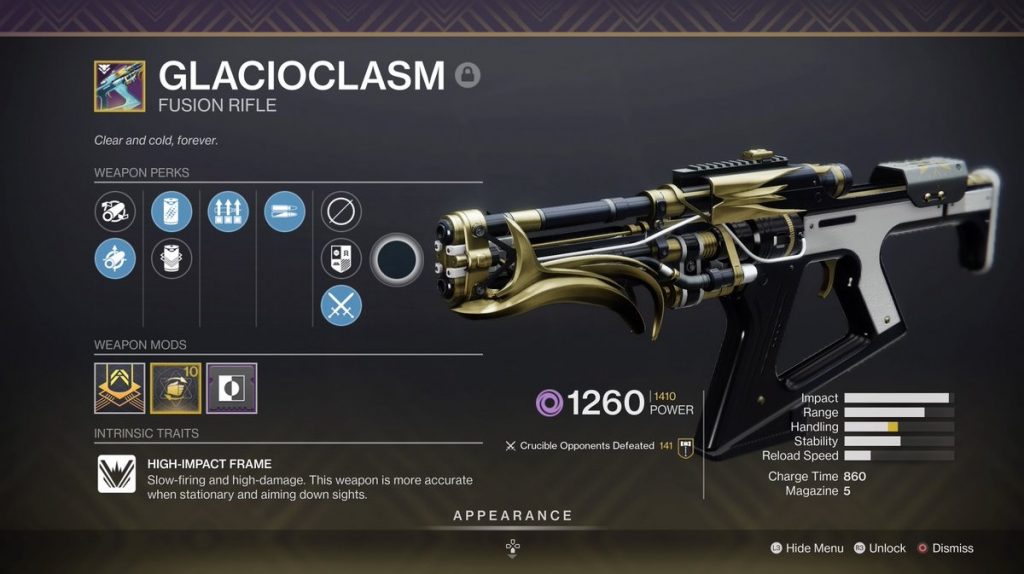Select the gold weapon mod costing 10
Image resolution: width=1024 pixels, height=574 pixels.
[175, 388]
